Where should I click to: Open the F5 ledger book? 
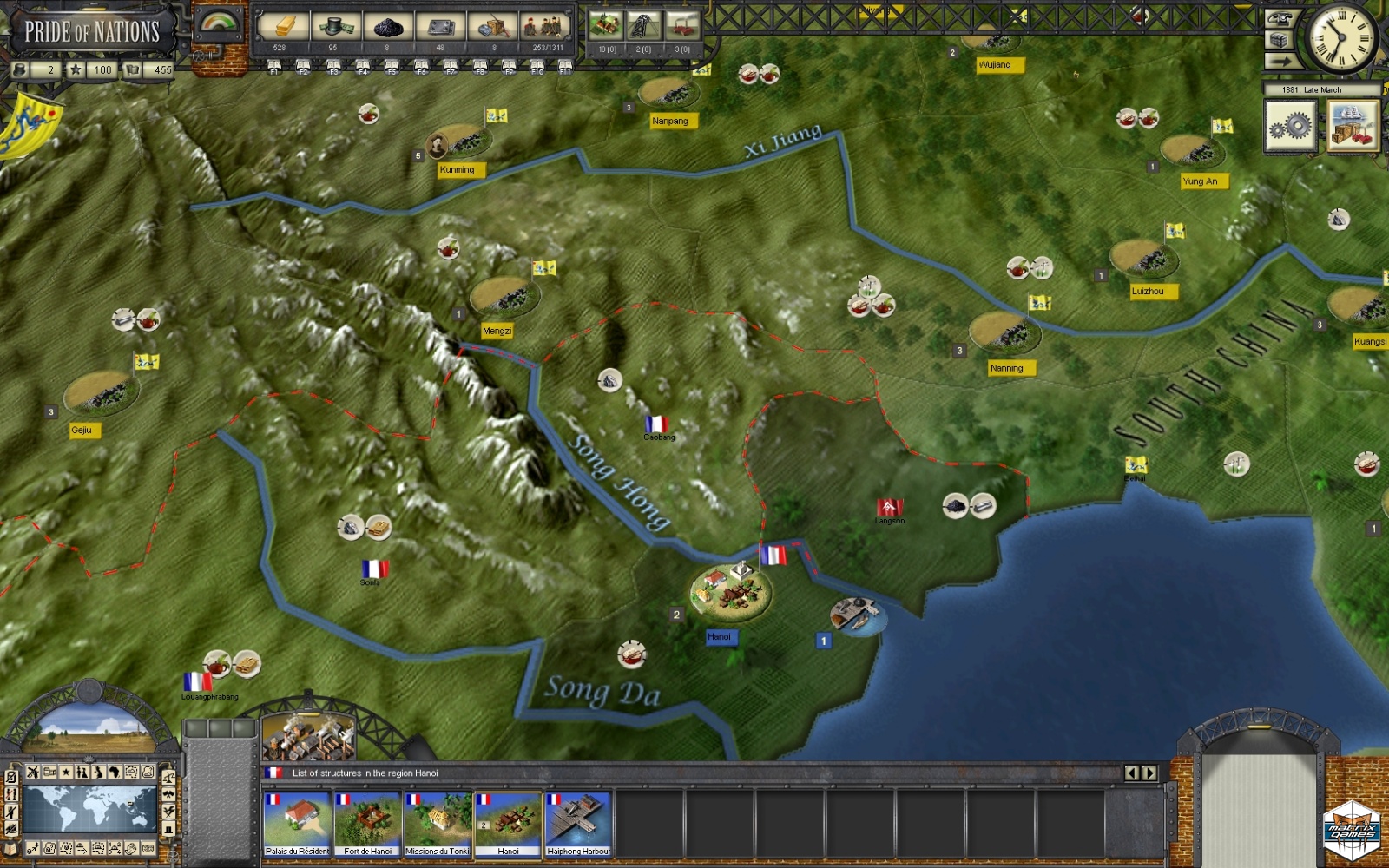(392, 66)
